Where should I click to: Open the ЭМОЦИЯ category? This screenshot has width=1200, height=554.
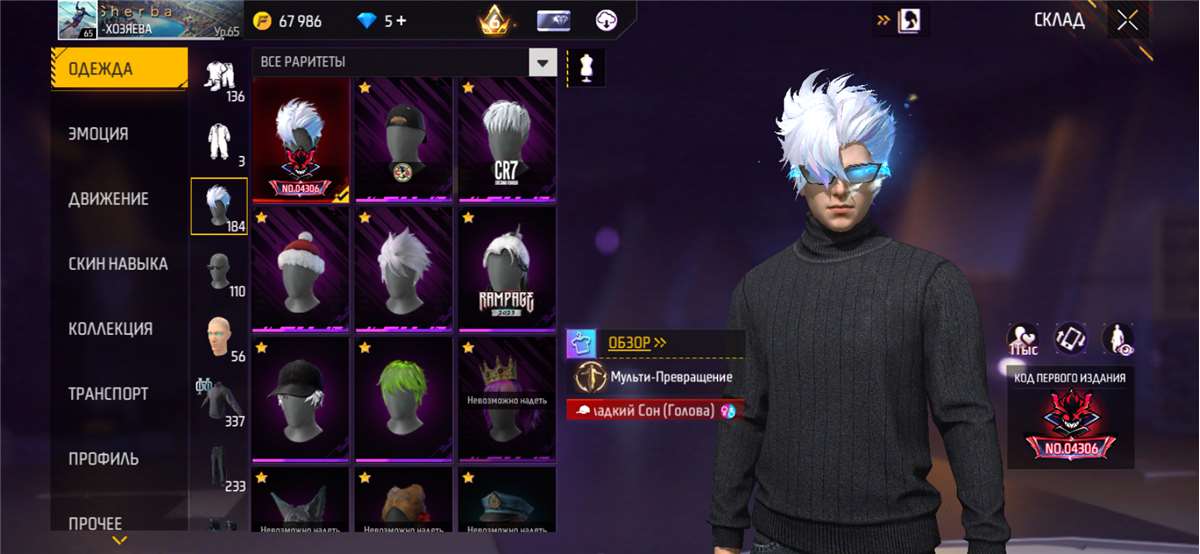98,134
